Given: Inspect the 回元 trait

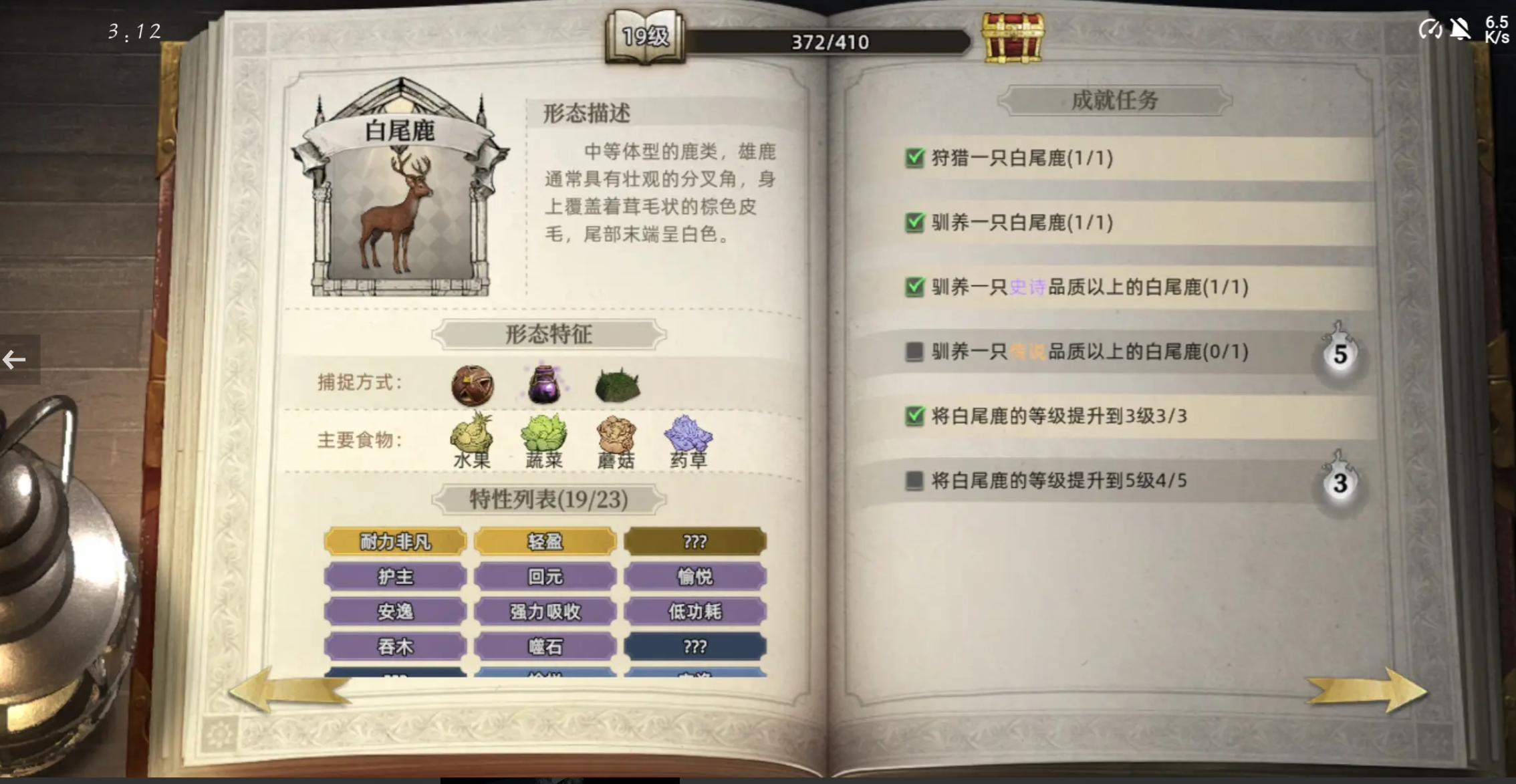Looking at the screenshot, I should point(545,577).
